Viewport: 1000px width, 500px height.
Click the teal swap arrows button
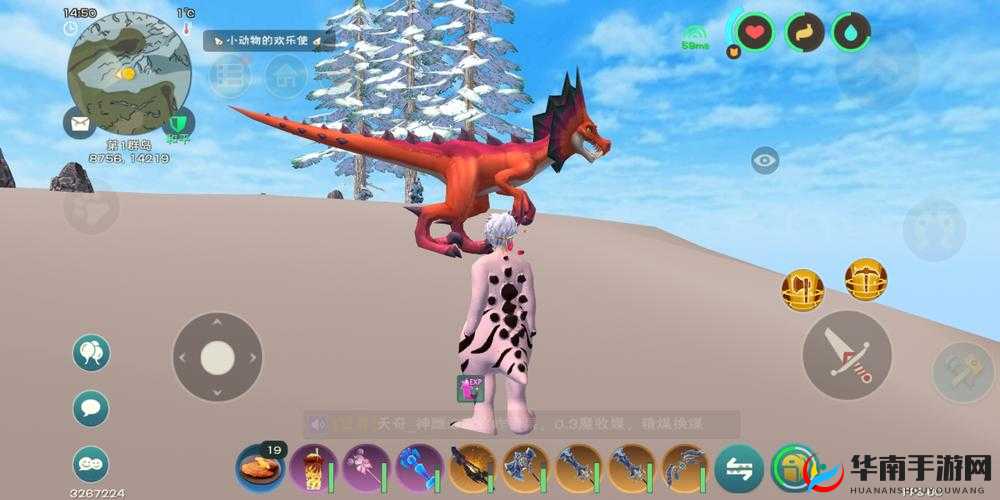click(x=739, y=468)
